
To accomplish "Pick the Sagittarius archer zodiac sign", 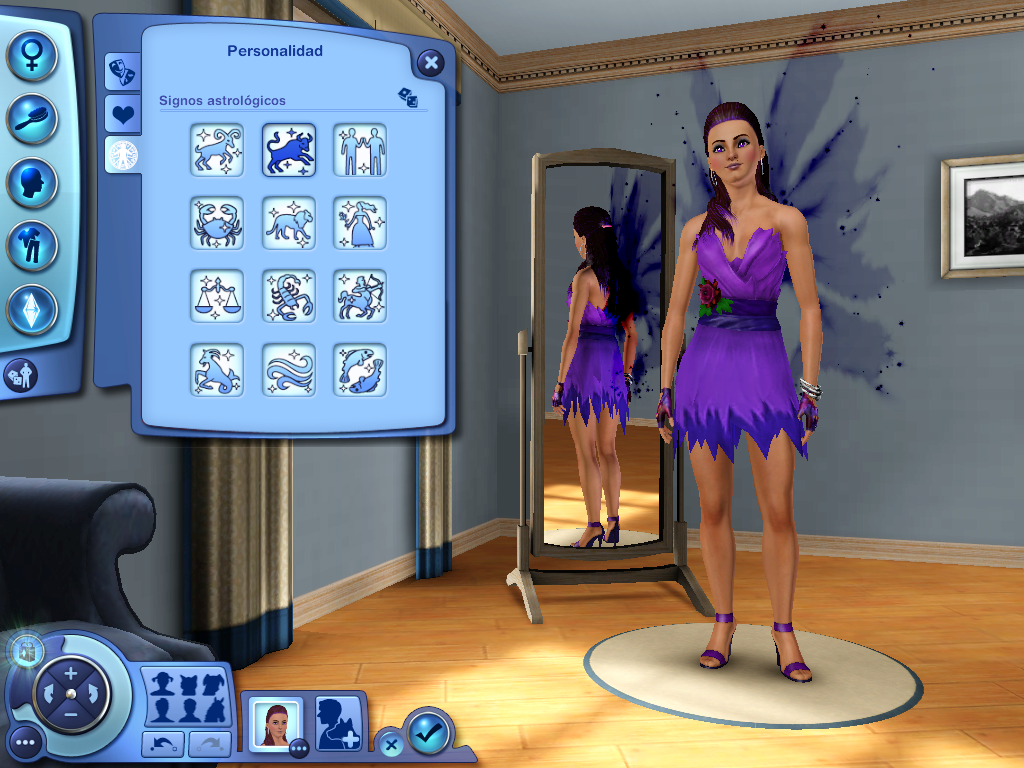I will [360, 296].
